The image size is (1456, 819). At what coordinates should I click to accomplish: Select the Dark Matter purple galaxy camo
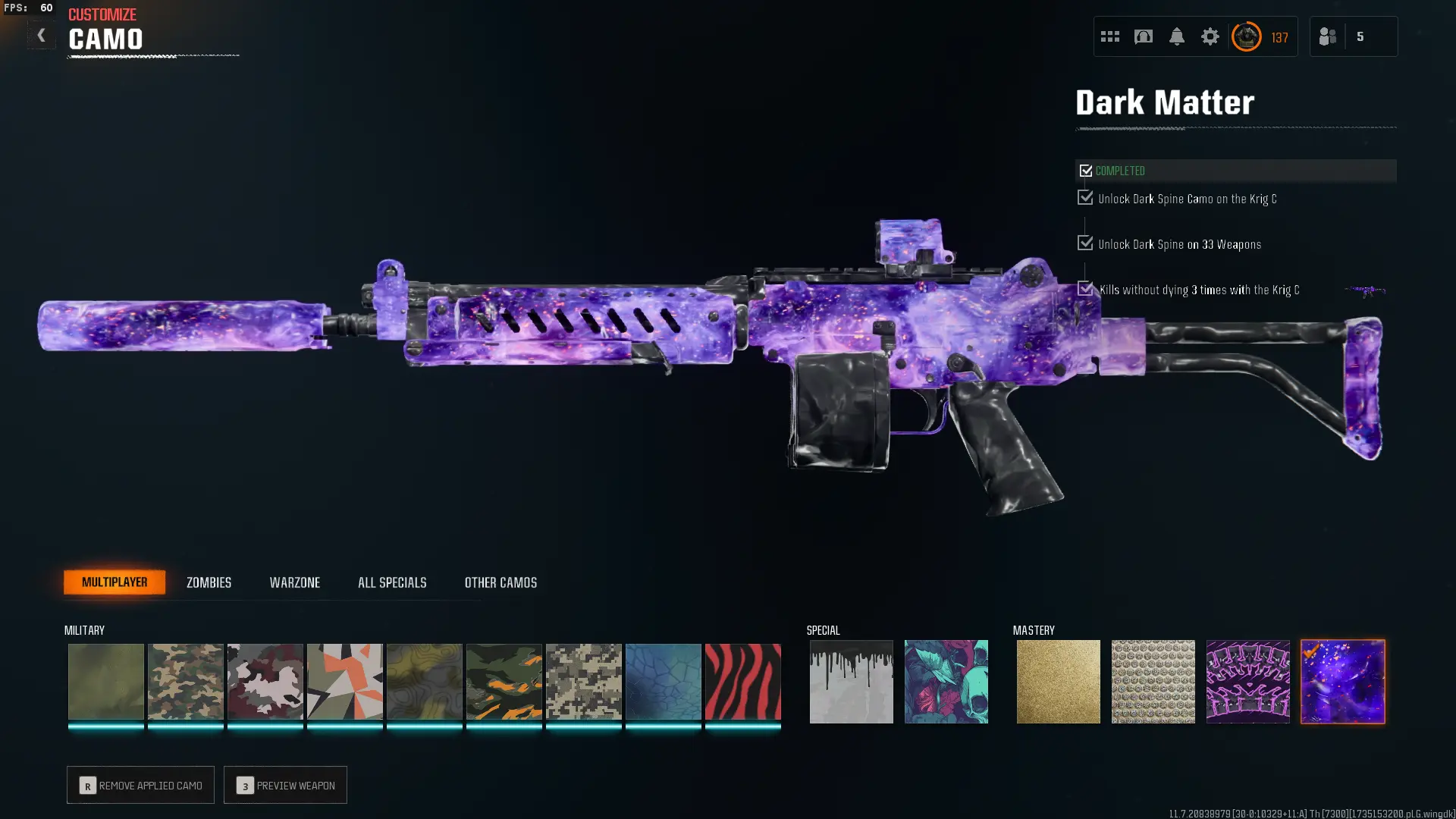[x=1342, y=681]
